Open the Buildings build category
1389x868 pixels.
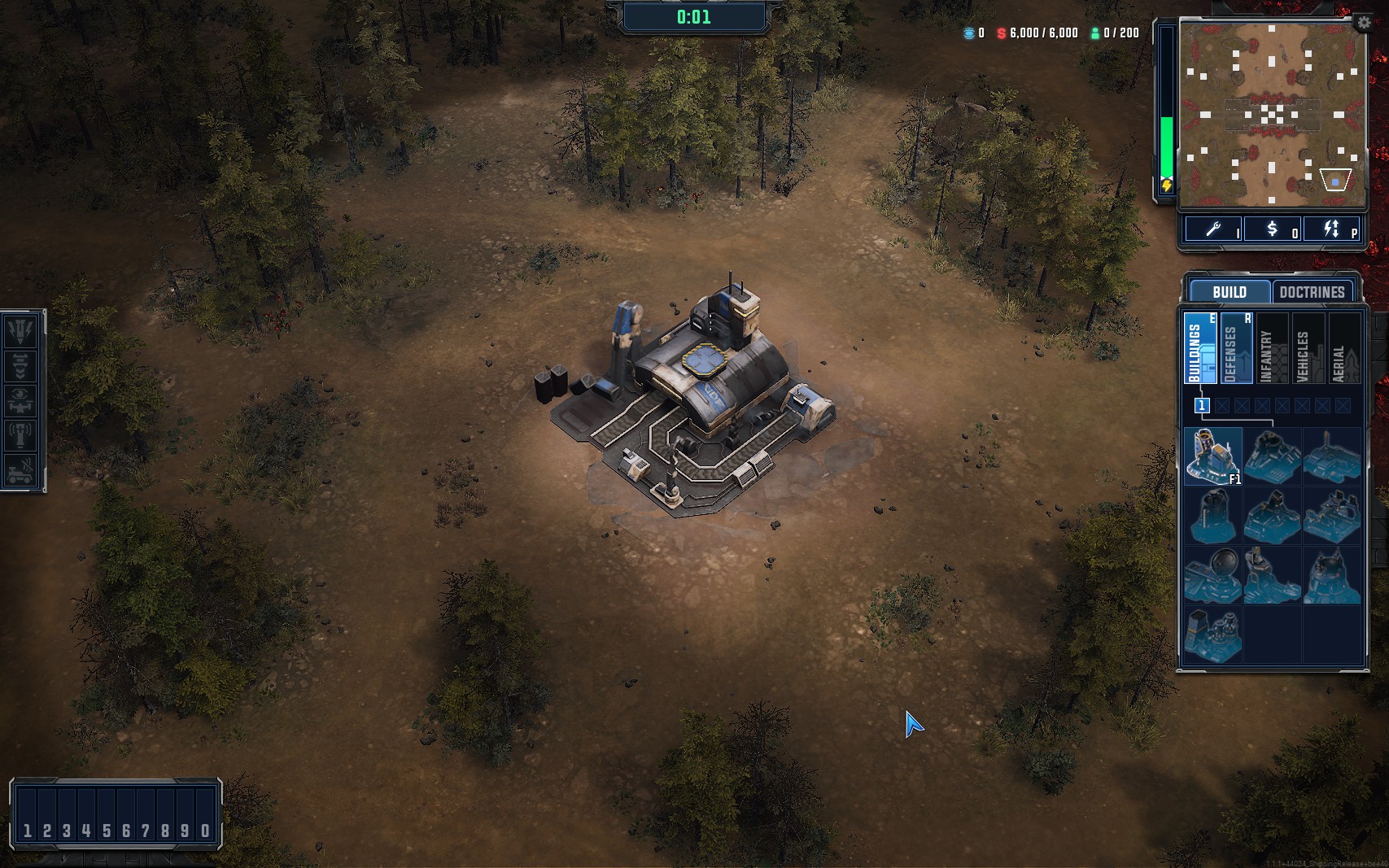[1199, 348]
